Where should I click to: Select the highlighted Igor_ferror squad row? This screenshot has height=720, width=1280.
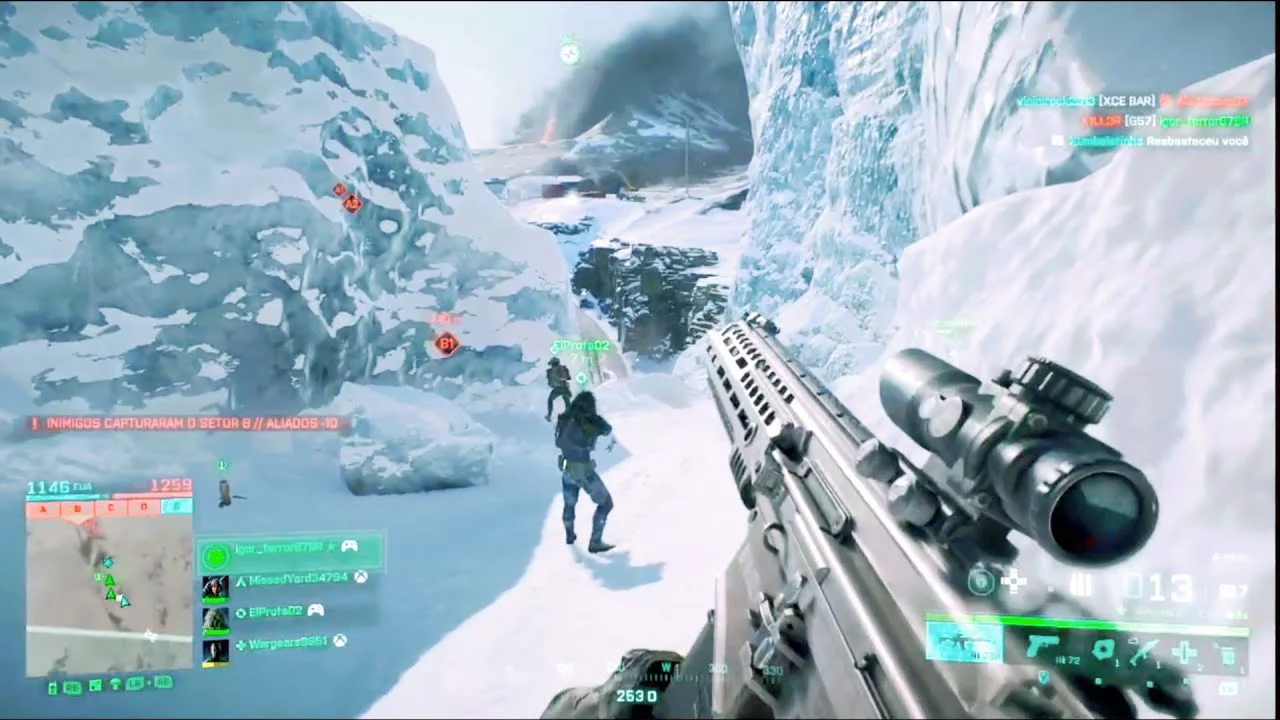click(290, 548)
